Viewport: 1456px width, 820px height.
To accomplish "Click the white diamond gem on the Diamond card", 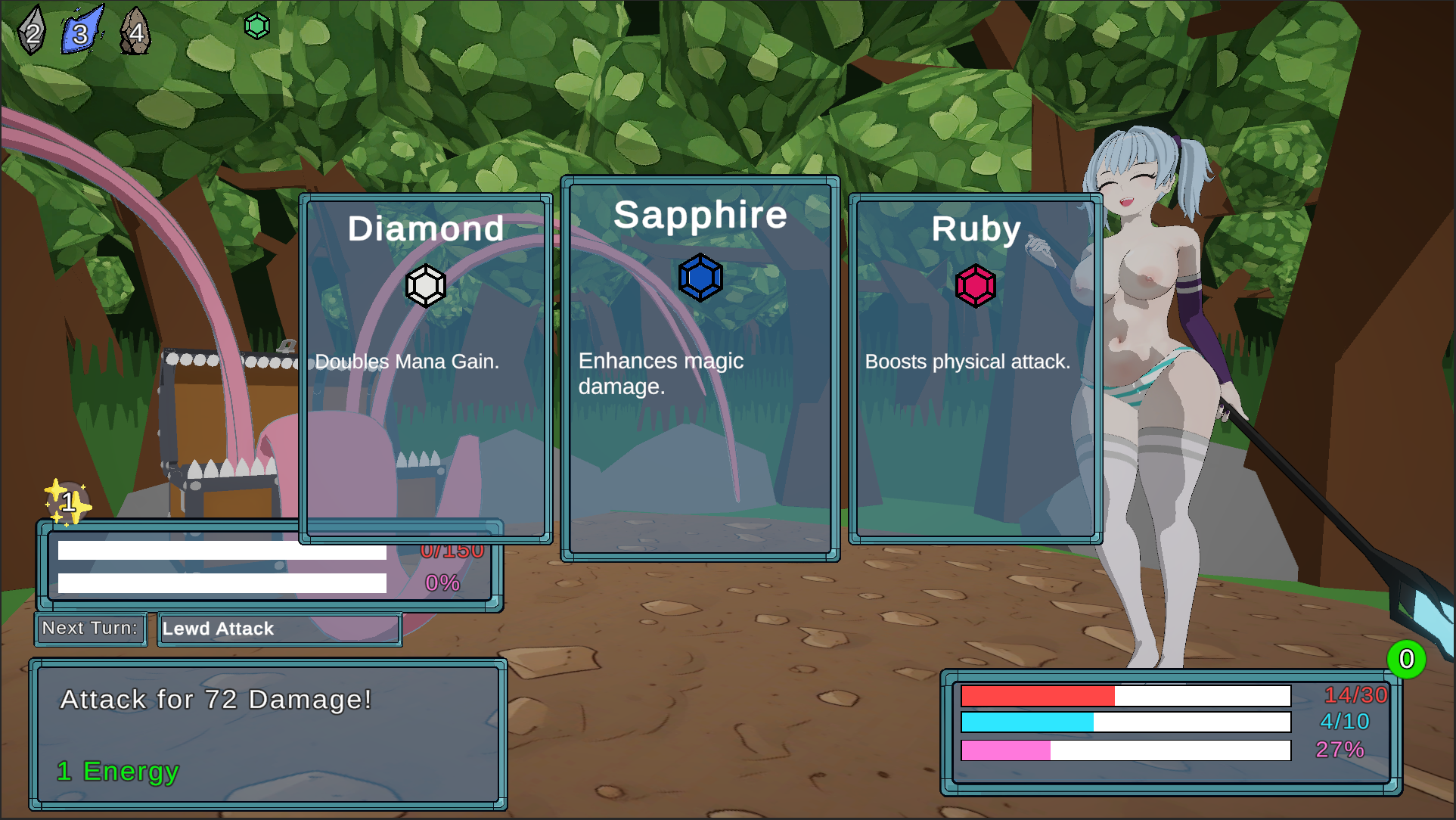I will point(426,284).
